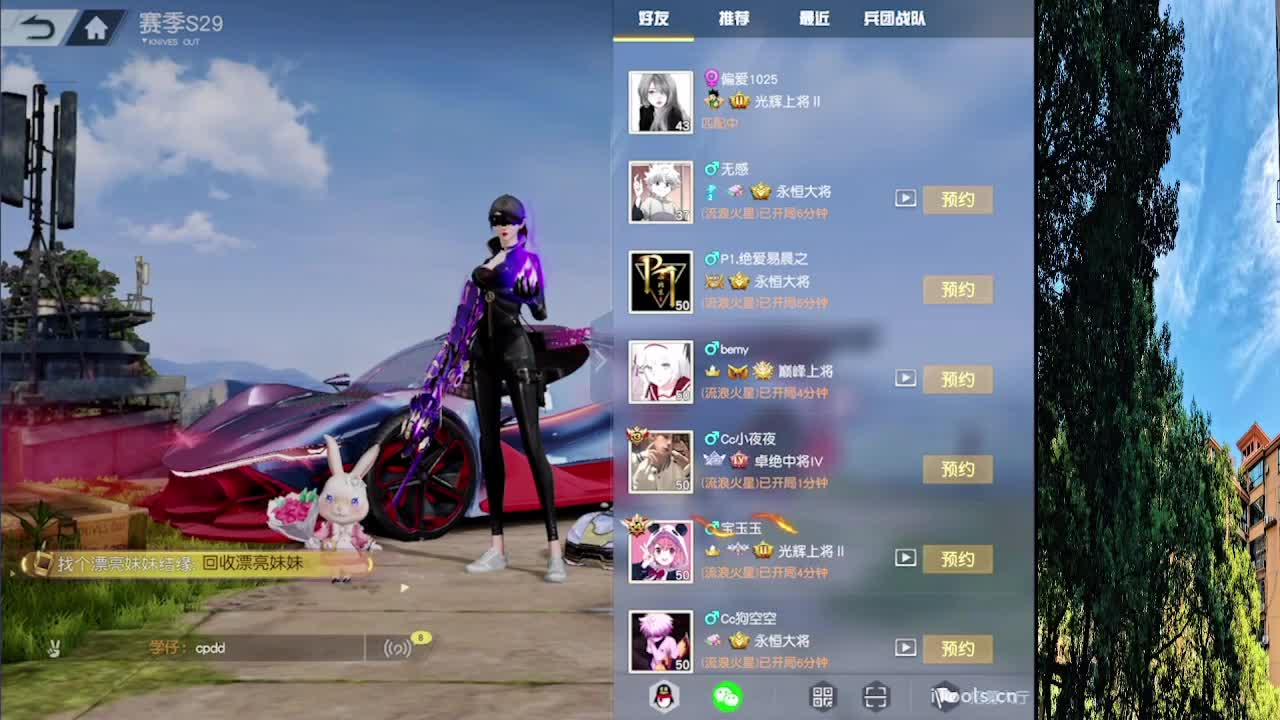Expand the video icon next to bemy
The height and width of the screenshot is (720, 1280).
(x=906, y=378)
